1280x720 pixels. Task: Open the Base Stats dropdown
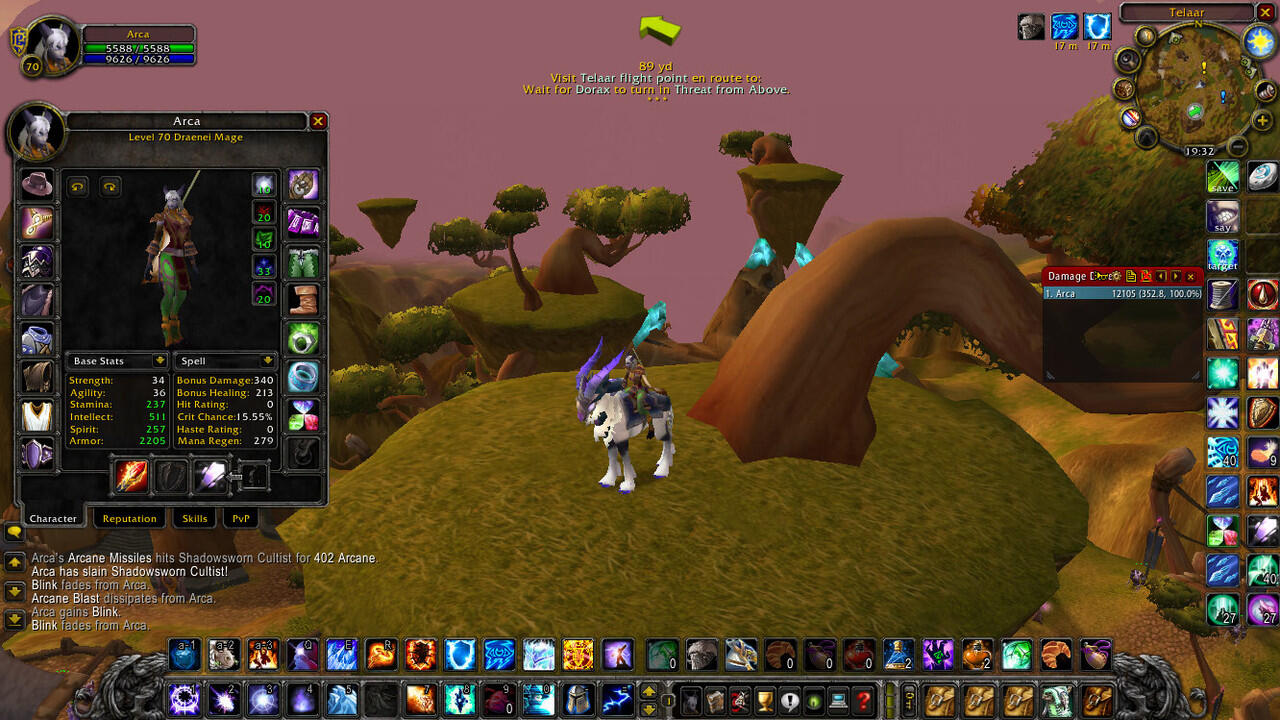[x=159, y=360]
